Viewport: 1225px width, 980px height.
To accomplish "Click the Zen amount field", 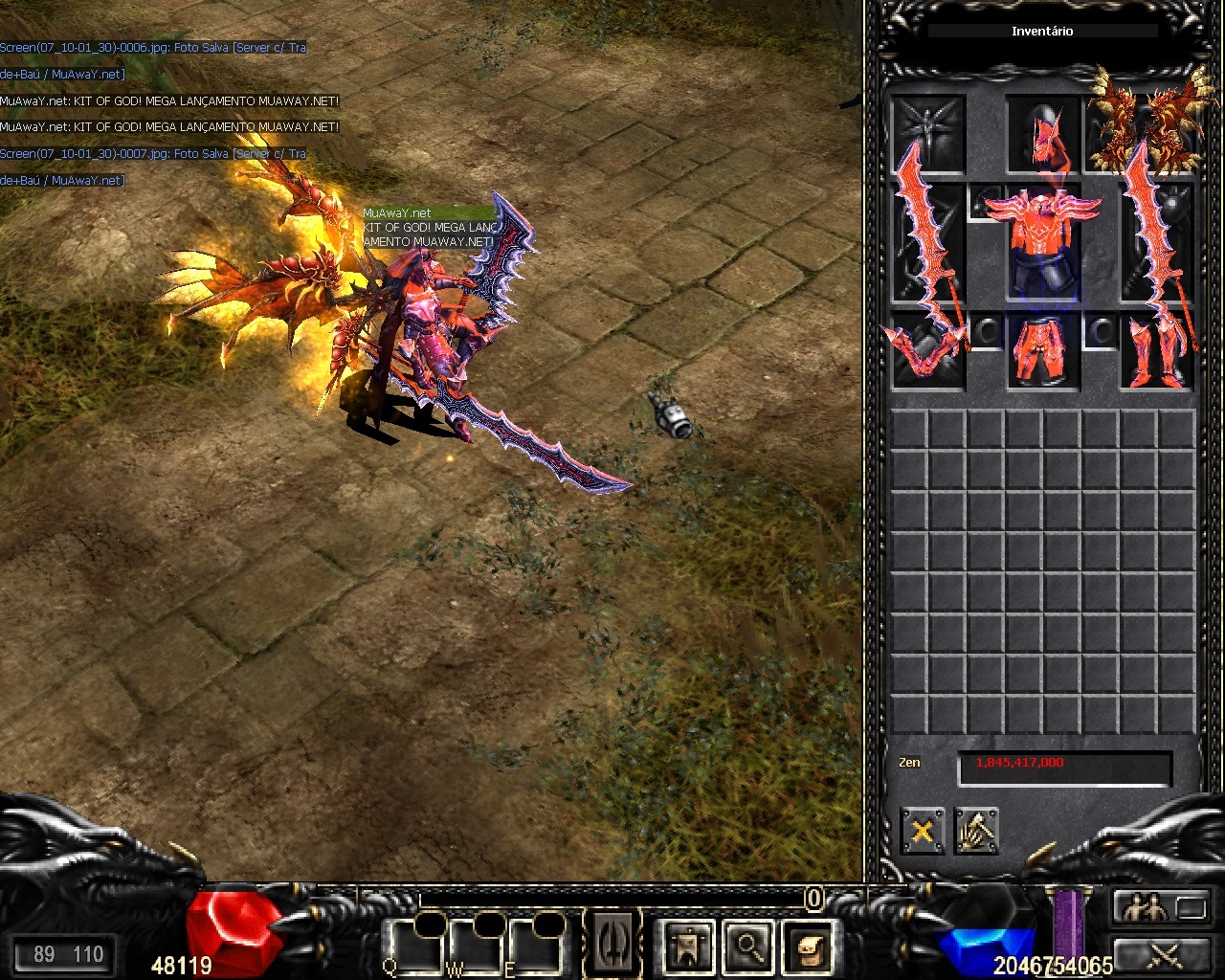I will [1064, 768].
